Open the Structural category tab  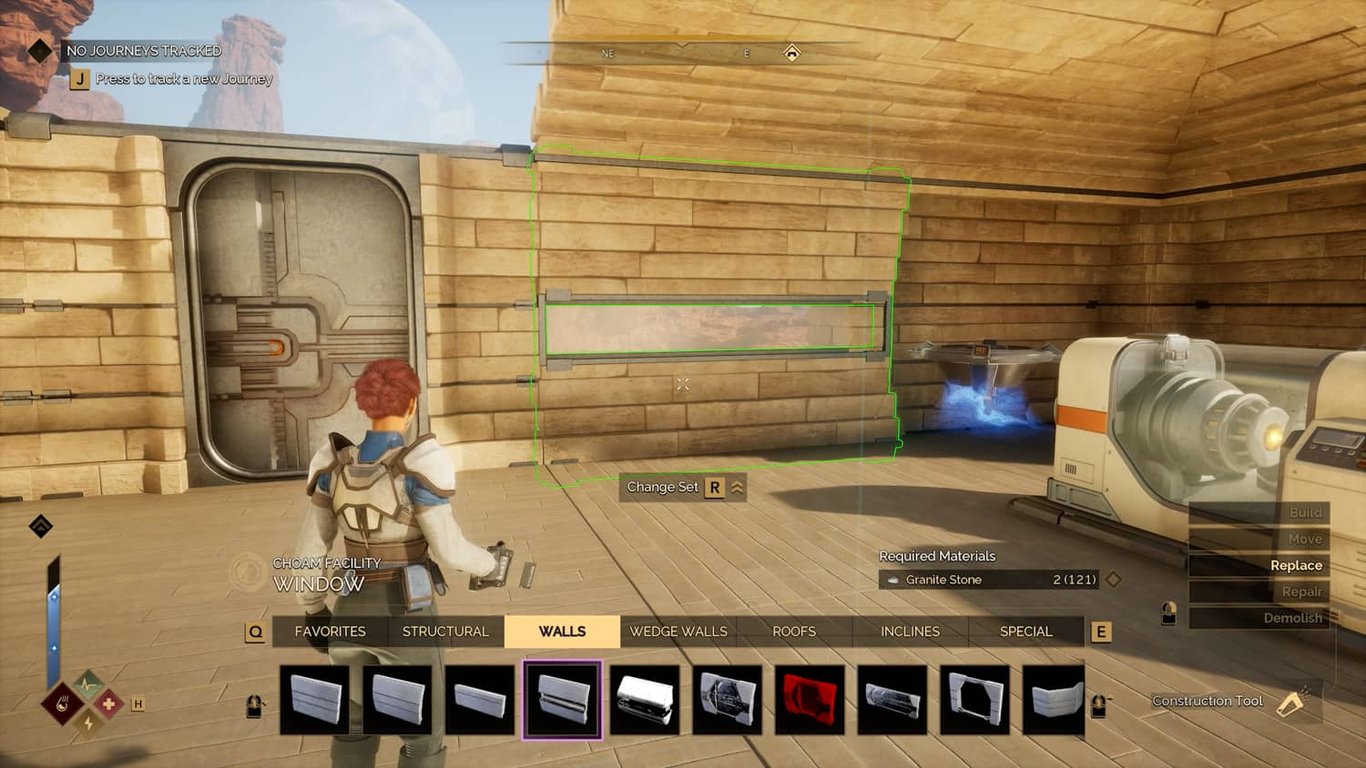[445, 631]
